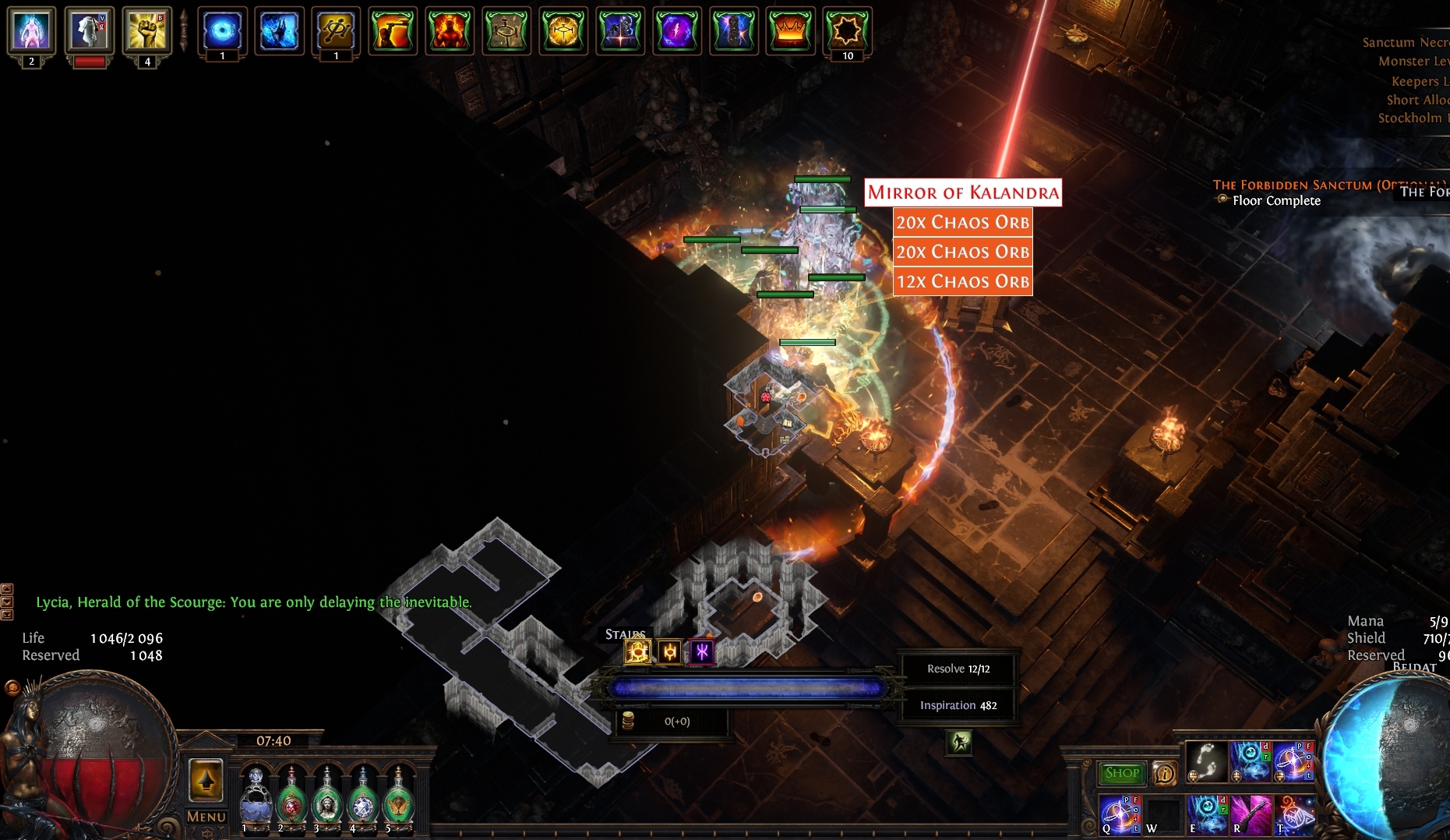Viewport: 1450px width, 840px height.
Task: Use the golden winged flask in slot 5
Action: (399, 798)
